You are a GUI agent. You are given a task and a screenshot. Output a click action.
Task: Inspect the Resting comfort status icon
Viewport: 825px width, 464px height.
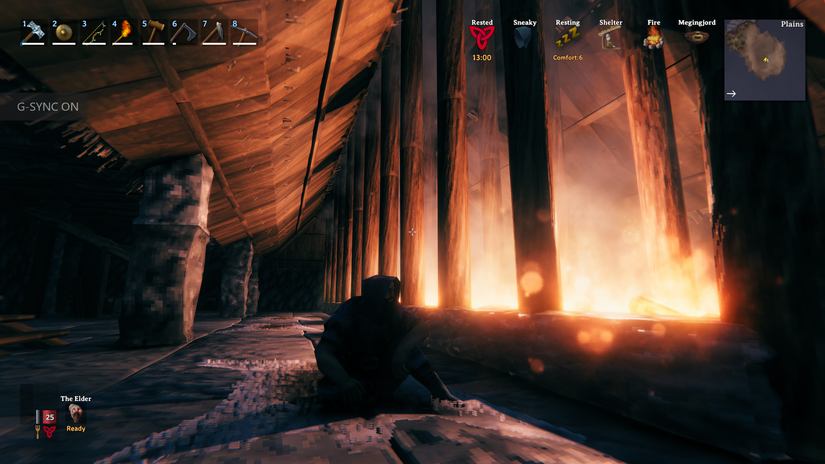pos(567,38)
